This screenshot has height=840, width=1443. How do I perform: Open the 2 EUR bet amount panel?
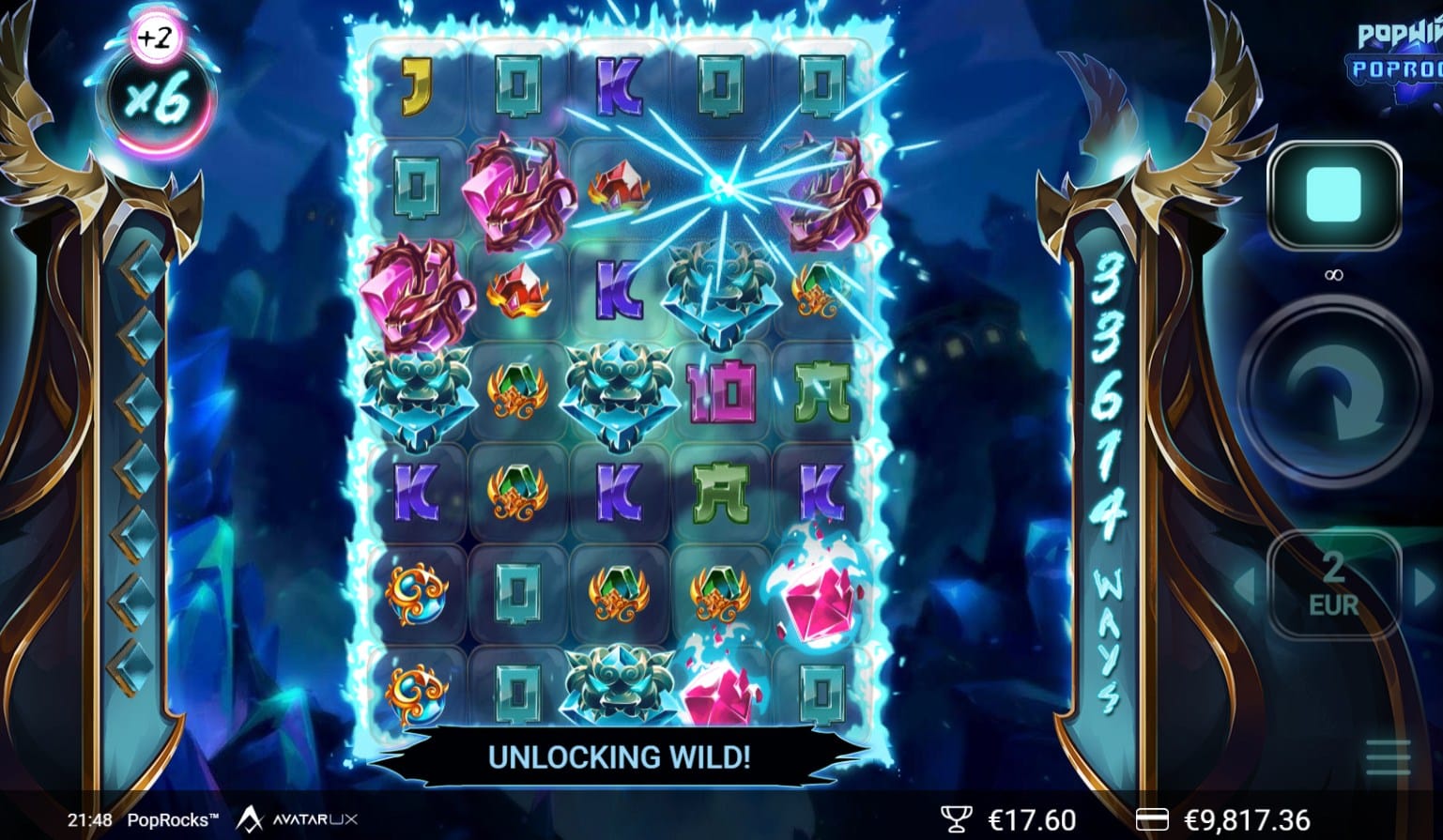pos(1333,586)
